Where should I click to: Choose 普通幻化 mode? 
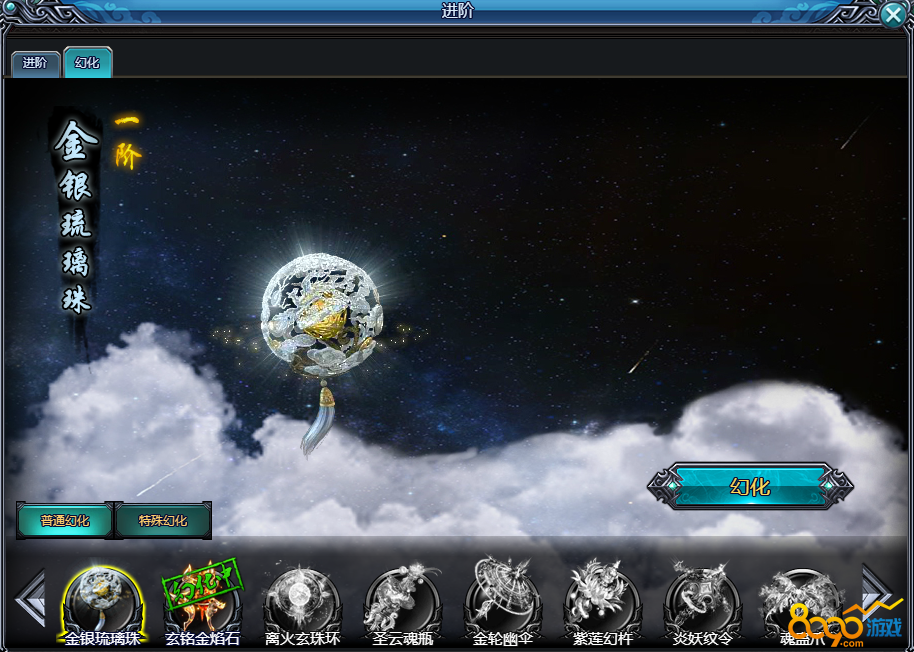(65, 521)
